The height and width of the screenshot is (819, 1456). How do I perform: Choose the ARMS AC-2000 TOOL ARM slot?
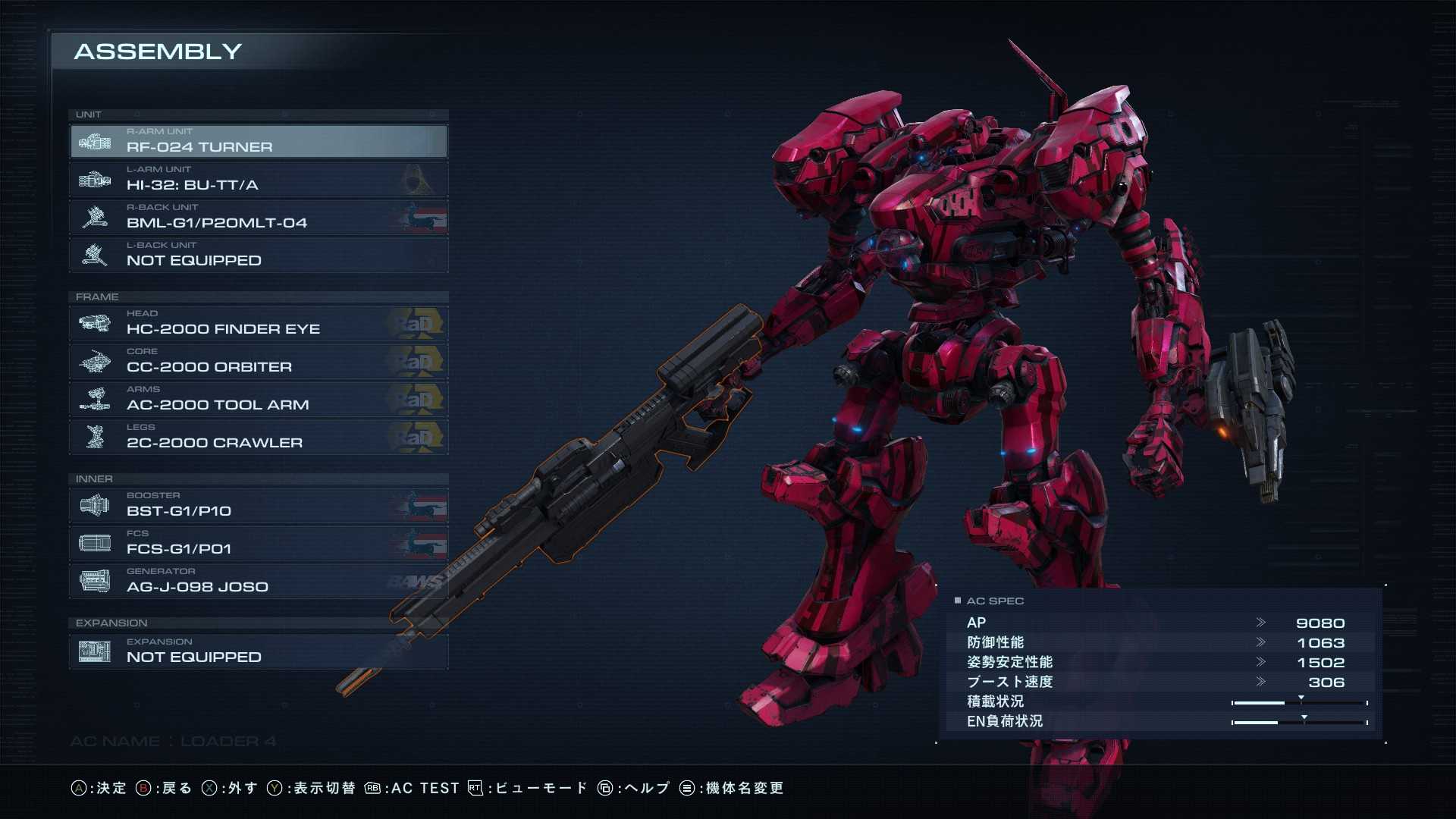258,400
